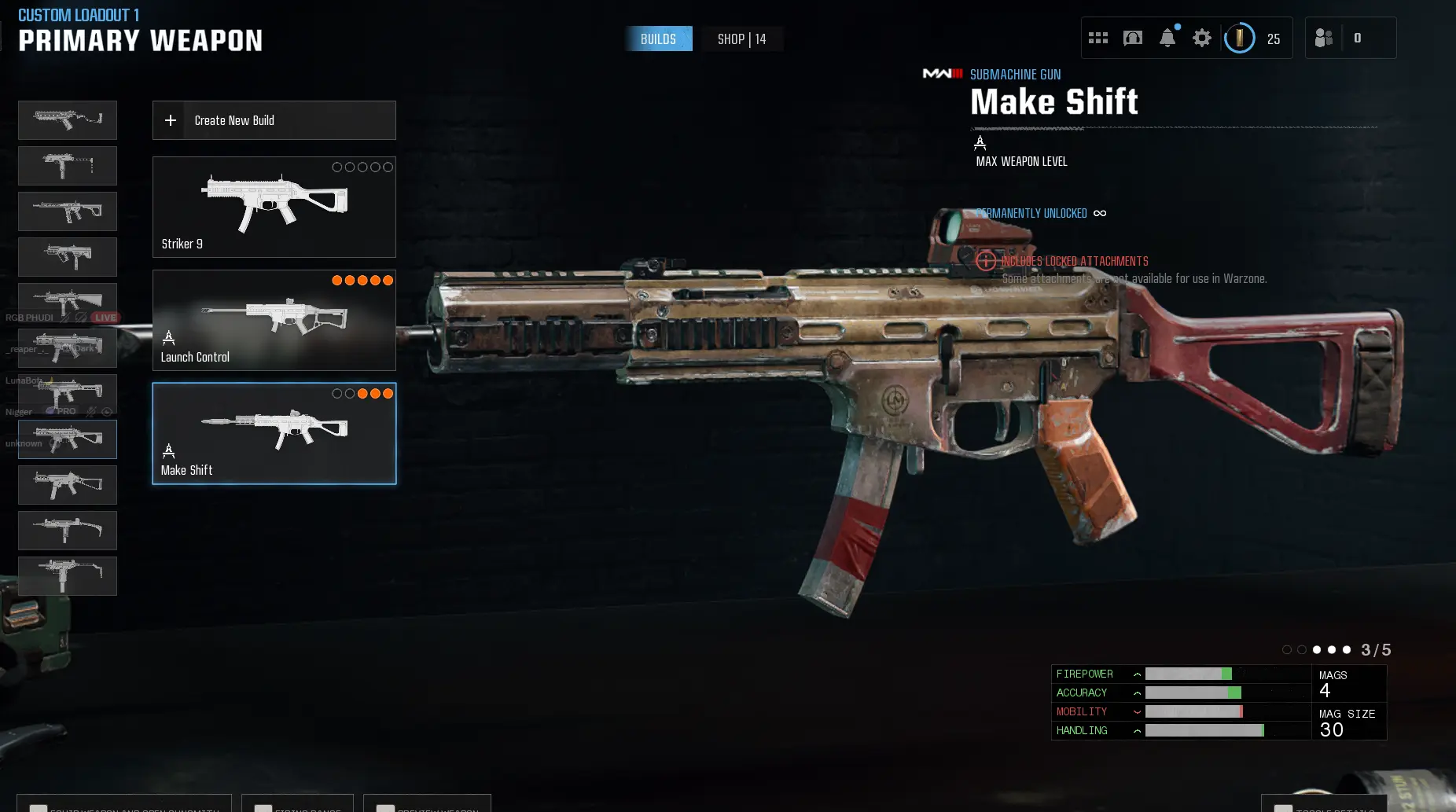Viewport: 1456px width, 812px height.
Task: Choose the Launch Control blueprint build
Action: tap(274, 320)
